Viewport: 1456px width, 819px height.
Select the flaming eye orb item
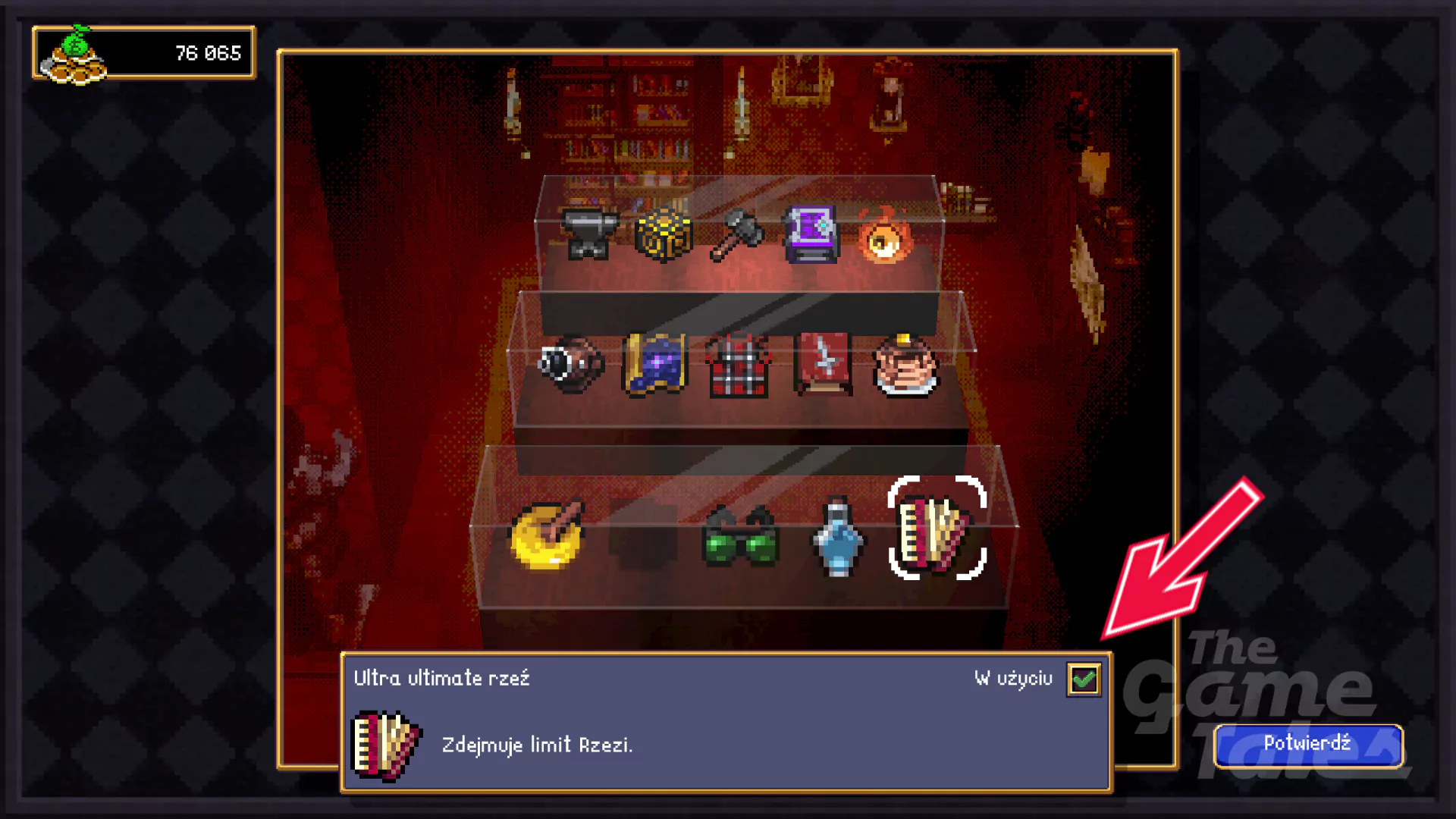click(886, 239)
